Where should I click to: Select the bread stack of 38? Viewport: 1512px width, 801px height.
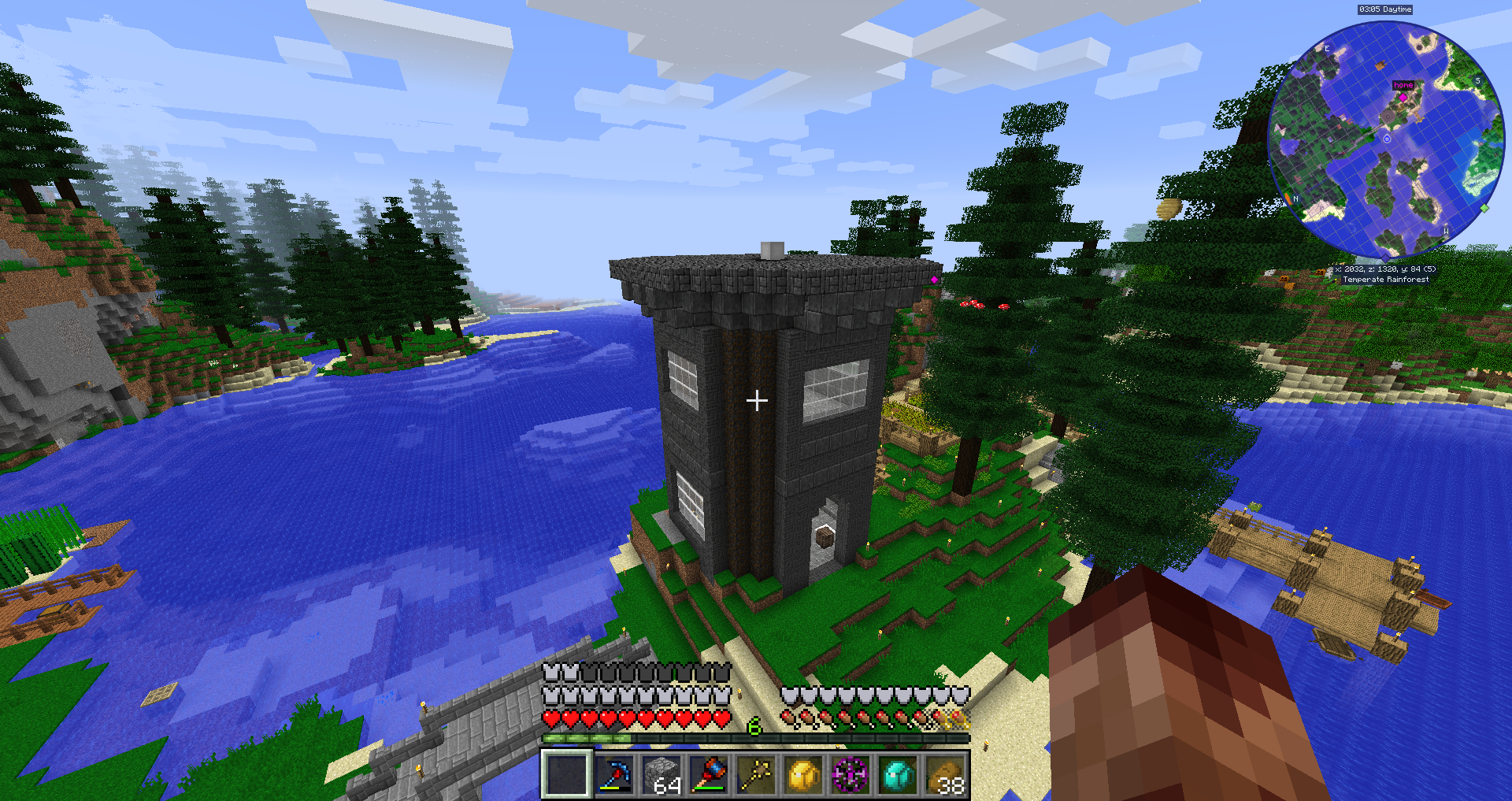945,774
